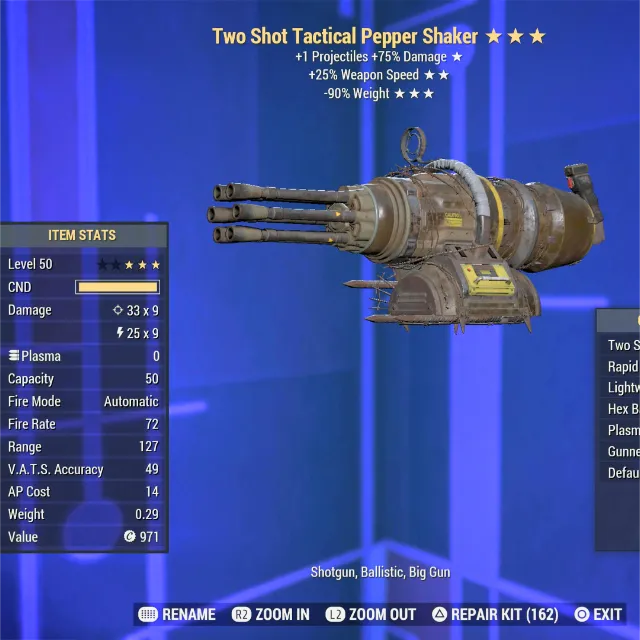This screenshot has width=640, height=640.
Task: Exit the weapon inspect screen
Action: tap(598, 614)
